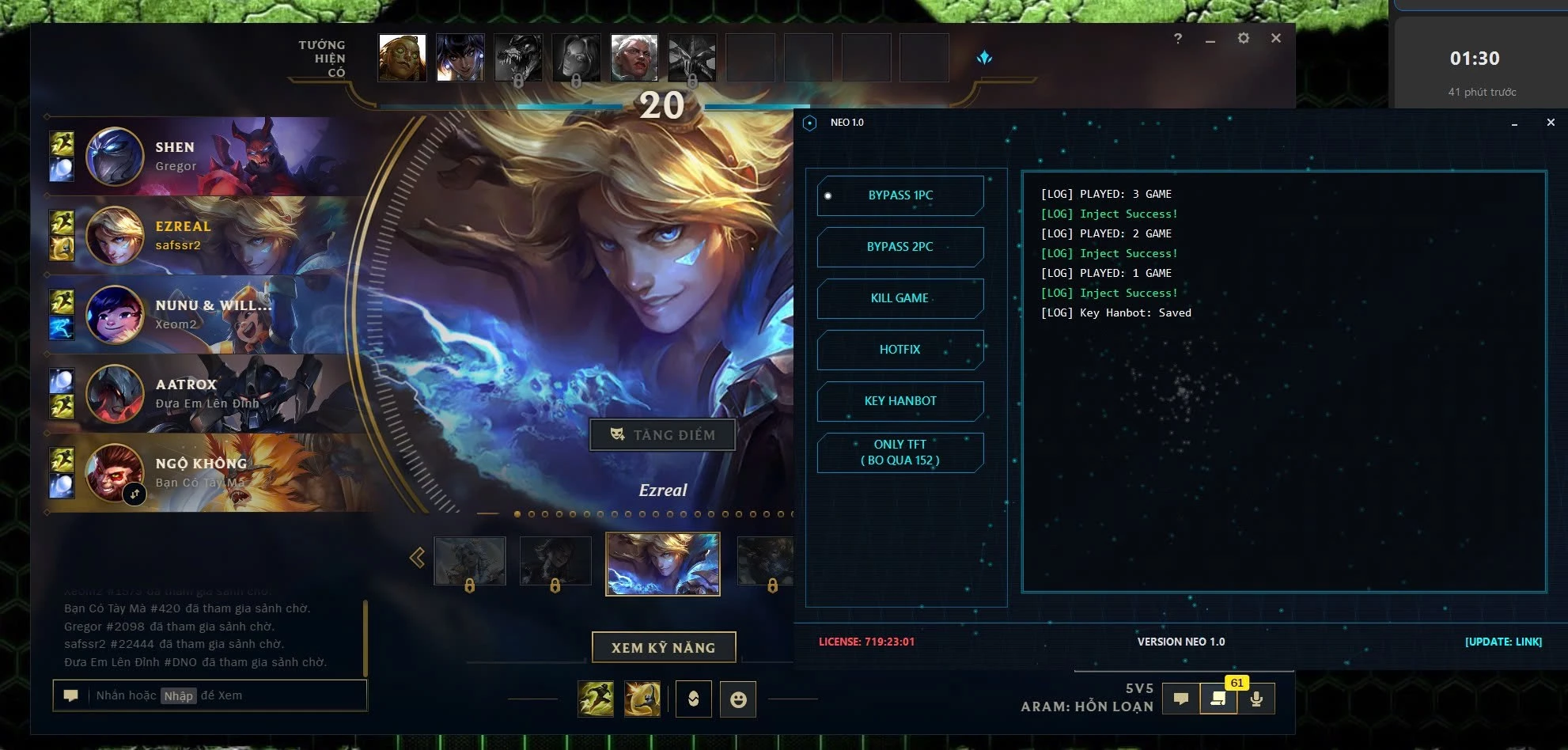Open client settings gear icon

1243,38
